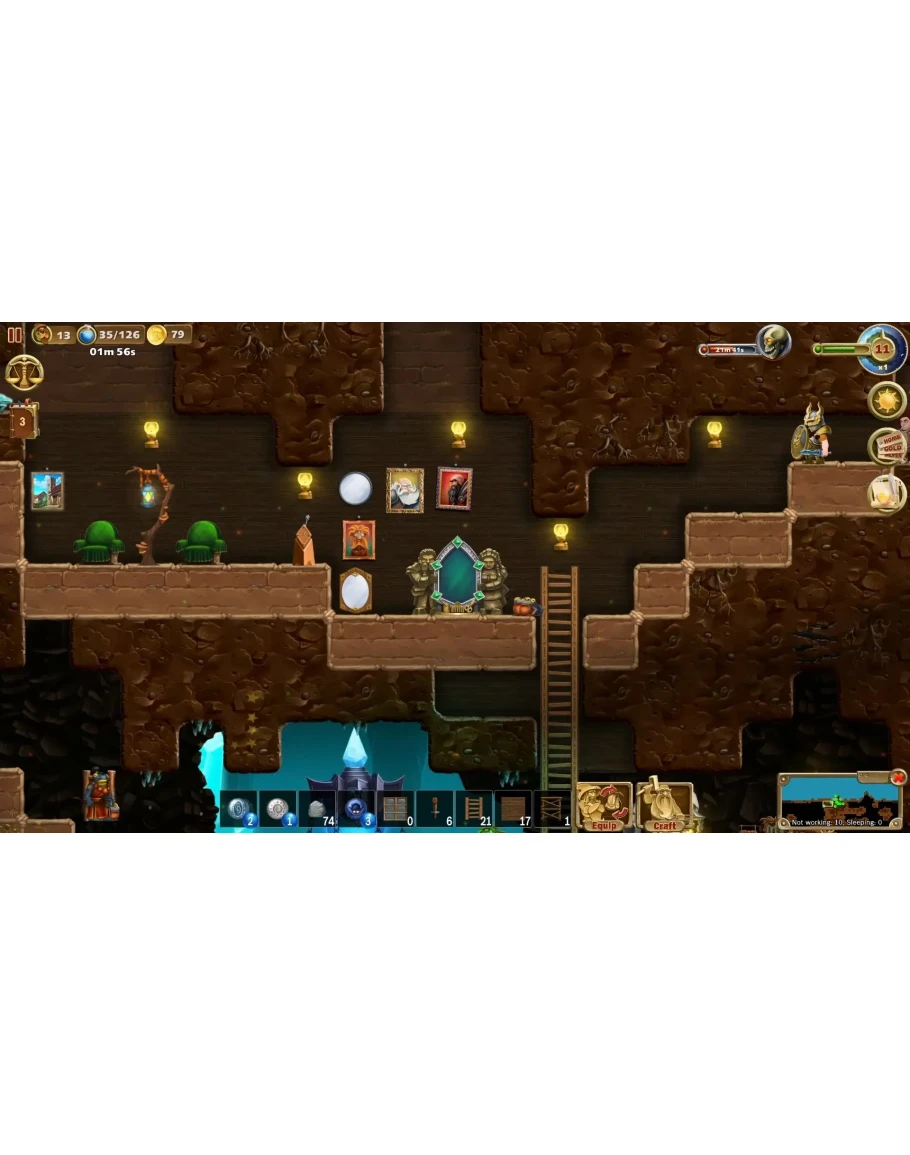Image resolution: width=910 pixels, height=1155 pixels.
Task: Select the torch hotbar slot with 6
Action: click(x=435, y=808)
